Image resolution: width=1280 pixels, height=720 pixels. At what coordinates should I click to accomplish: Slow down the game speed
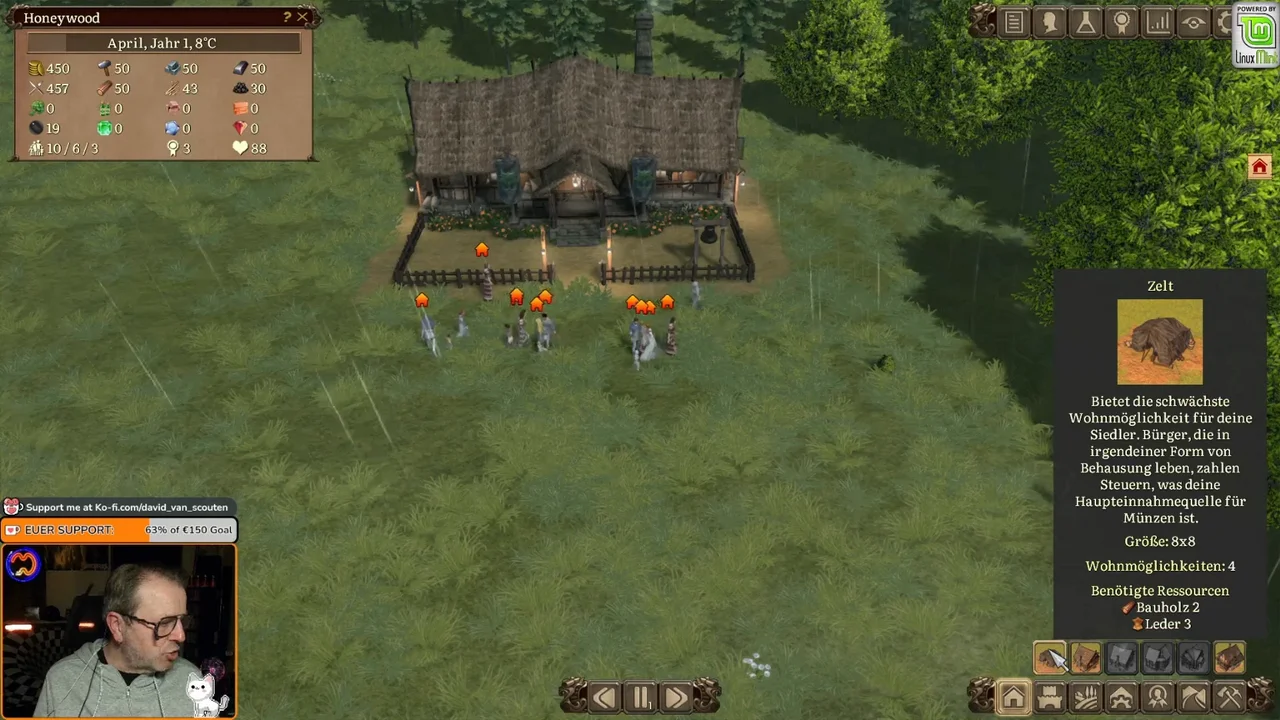[604, 697]
